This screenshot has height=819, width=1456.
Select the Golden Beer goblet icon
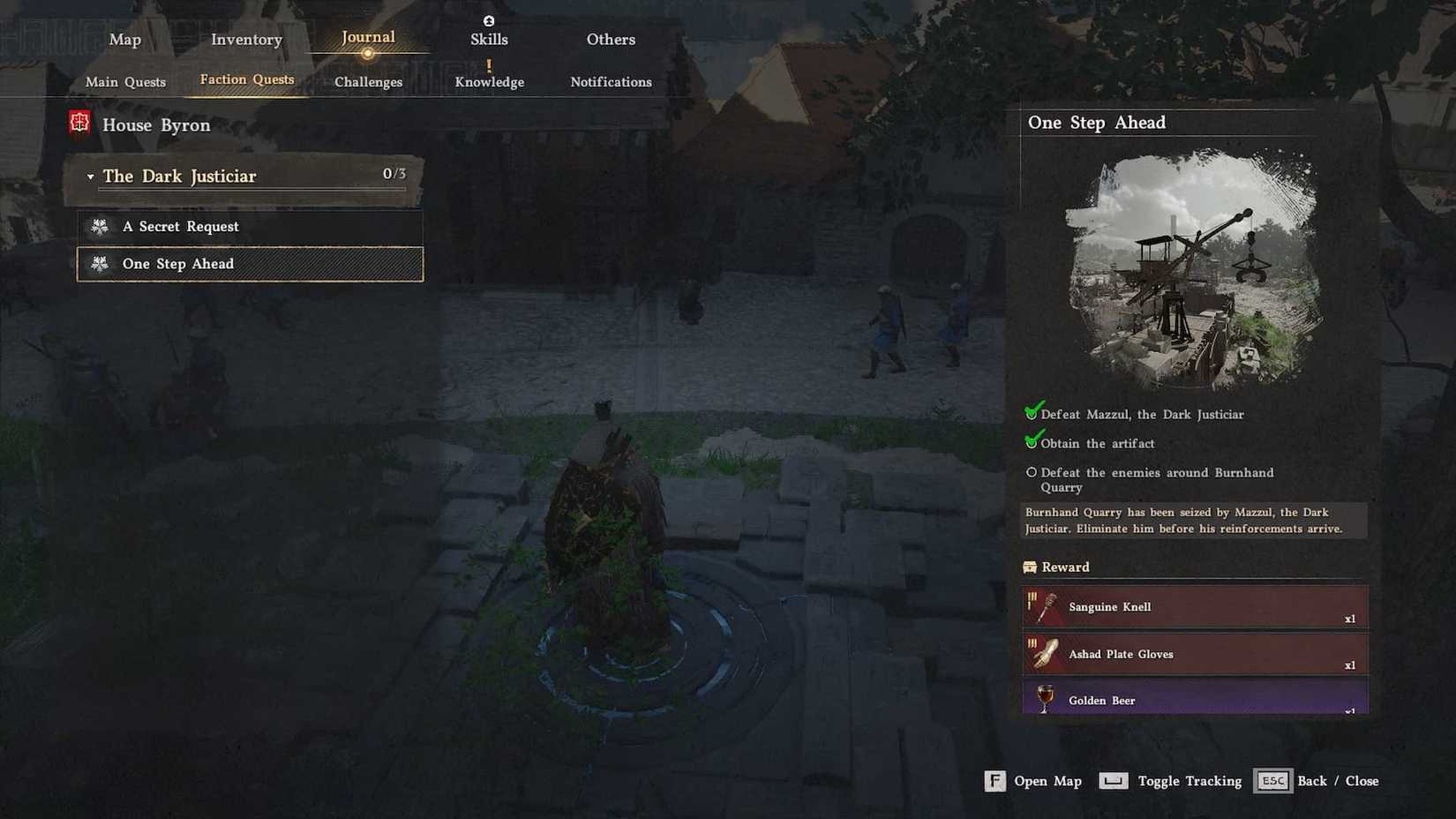(1045, 699)
